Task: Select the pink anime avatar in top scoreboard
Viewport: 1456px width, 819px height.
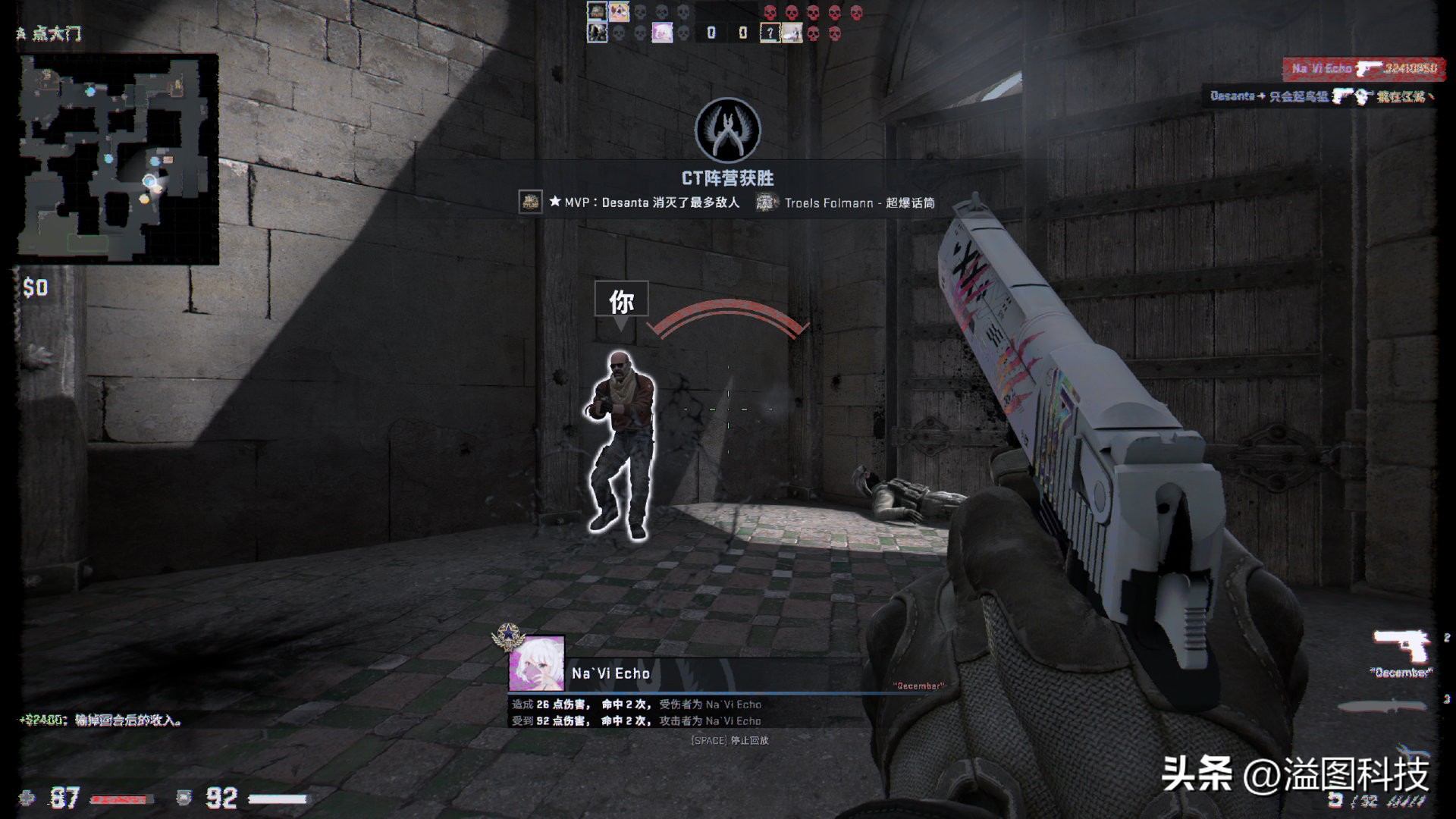Action: click(x=662, y=33)
